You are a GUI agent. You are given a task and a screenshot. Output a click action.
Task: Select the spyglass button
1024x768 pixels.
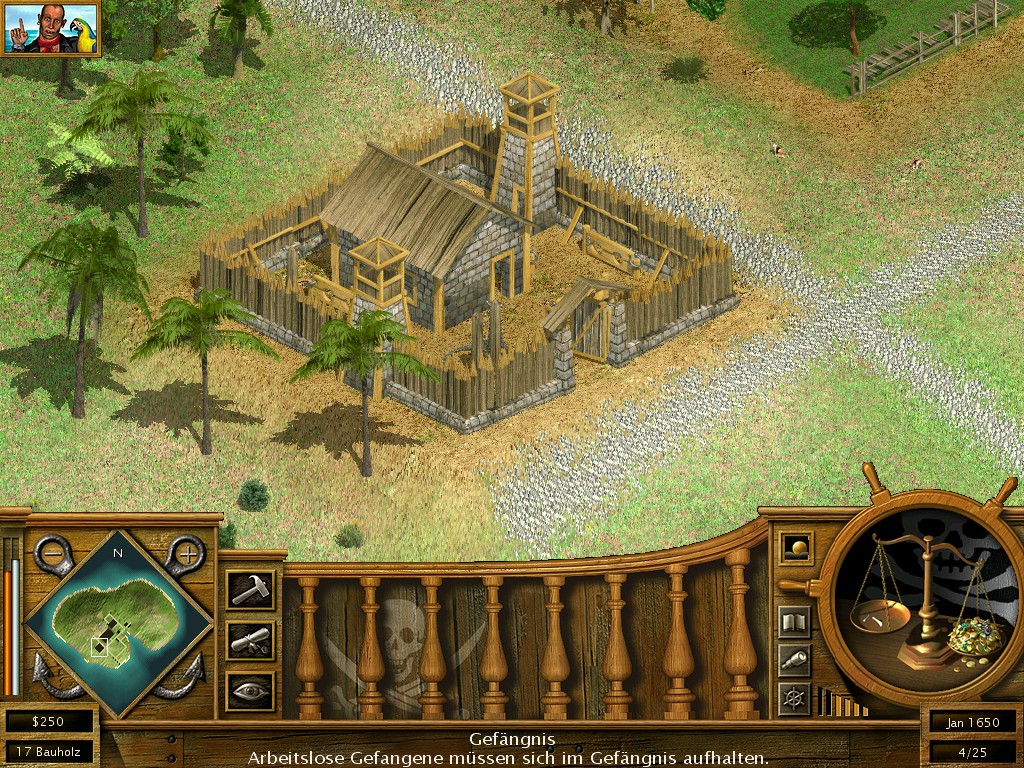[795, 660]
